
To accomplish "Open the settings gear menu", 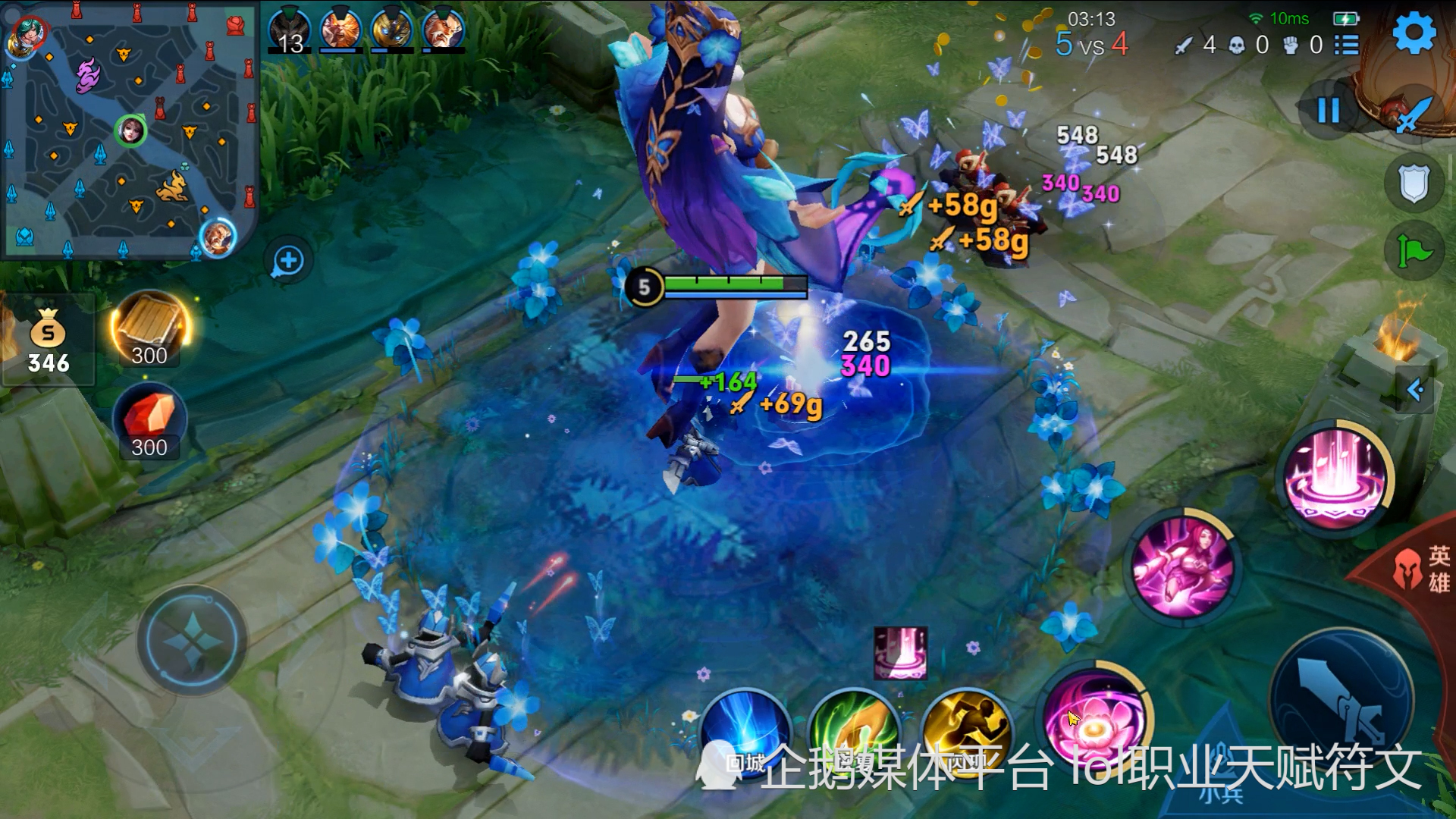I will (x=1414, y=34).
